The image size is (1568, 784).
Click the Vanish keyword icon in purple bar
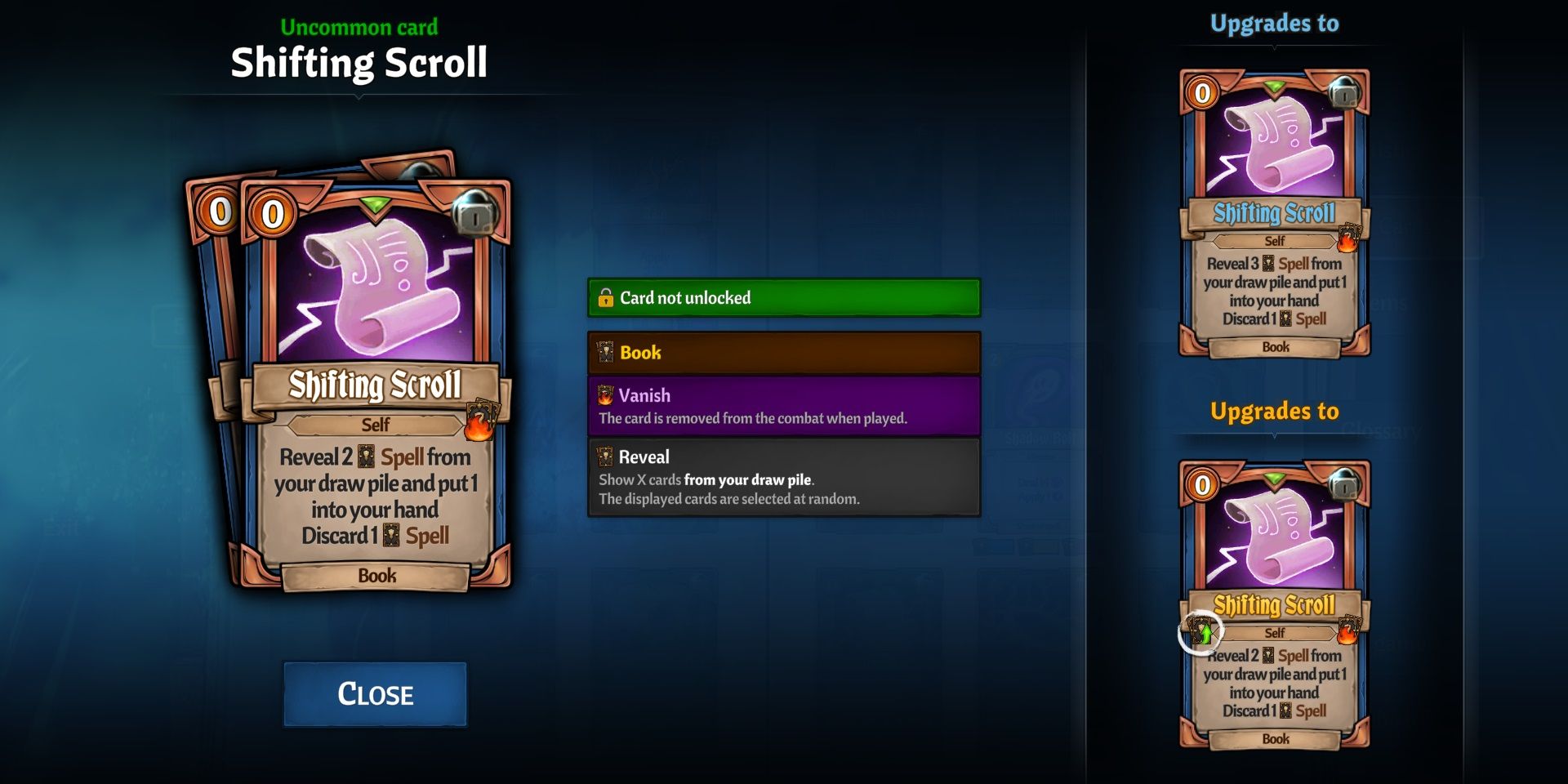(x=605, y=395)
